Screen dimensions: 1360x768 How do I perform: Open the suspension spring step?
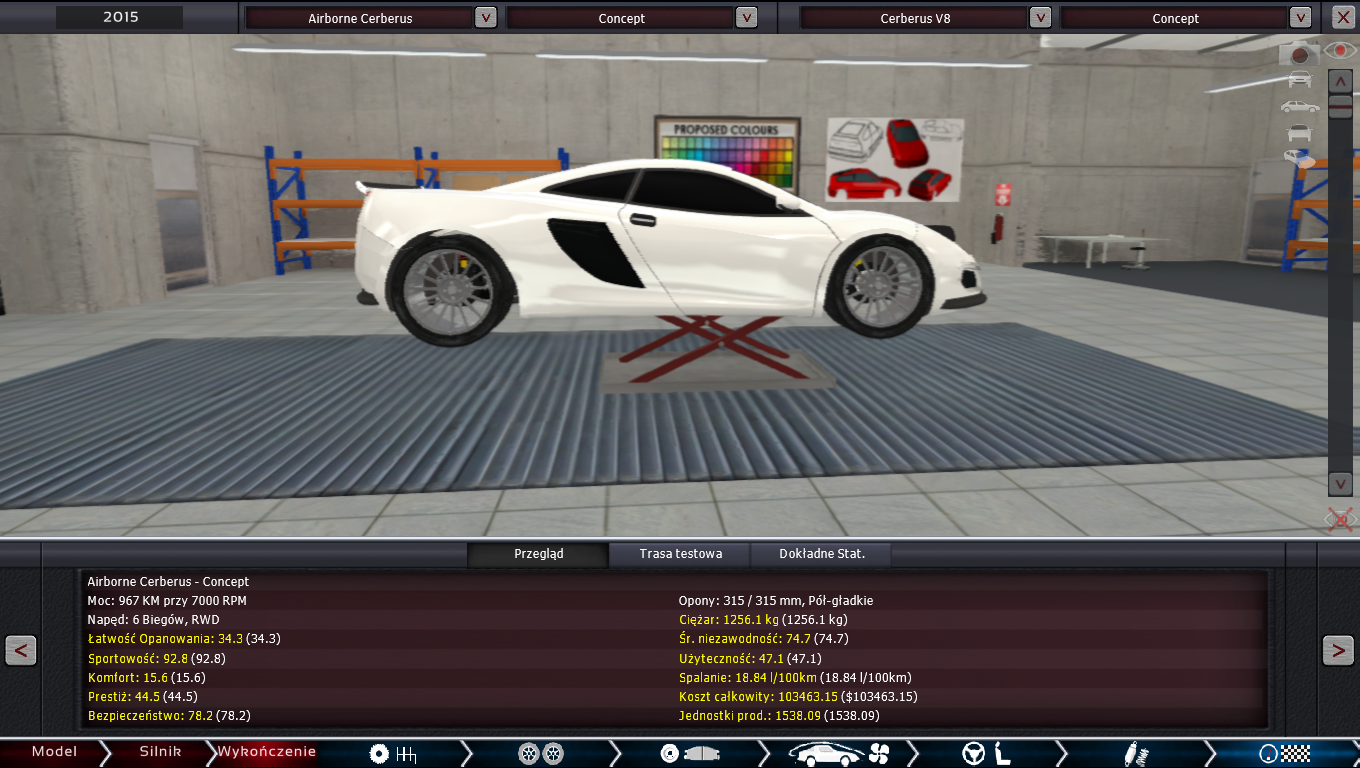(x=1136, y=754)
